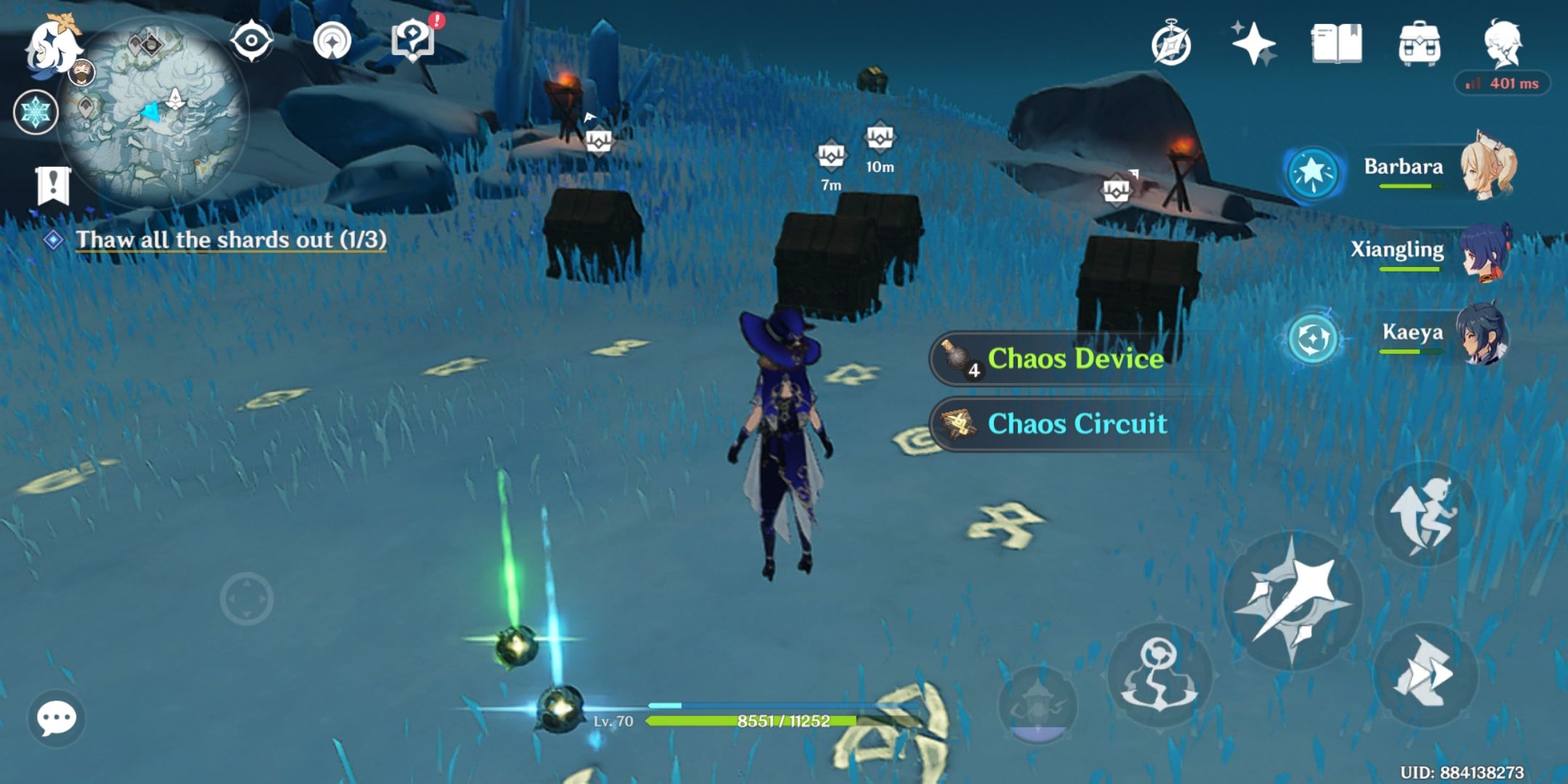The height and width of the screenshot is (784, 1568).
Task: Select the quest 'Thaw all the shards out'
Action: tap(232, 240)
